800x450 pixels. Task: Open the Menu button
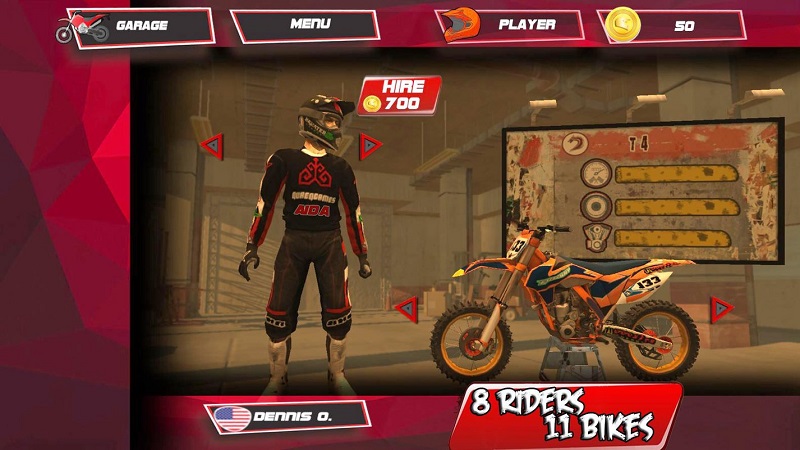click(x=305, y=26)
